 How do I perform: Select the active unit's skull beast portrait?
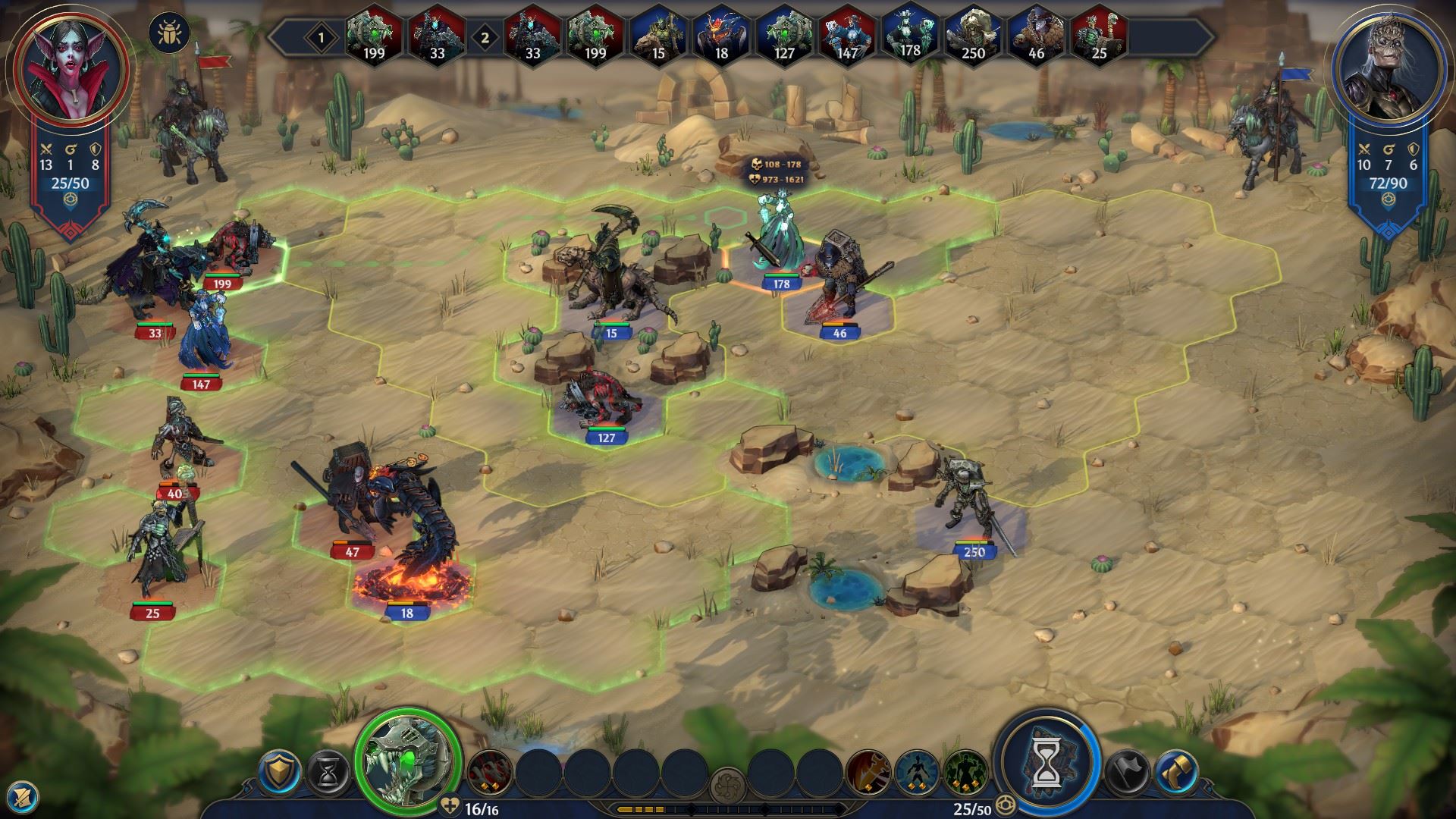click(x=410, y=759)
